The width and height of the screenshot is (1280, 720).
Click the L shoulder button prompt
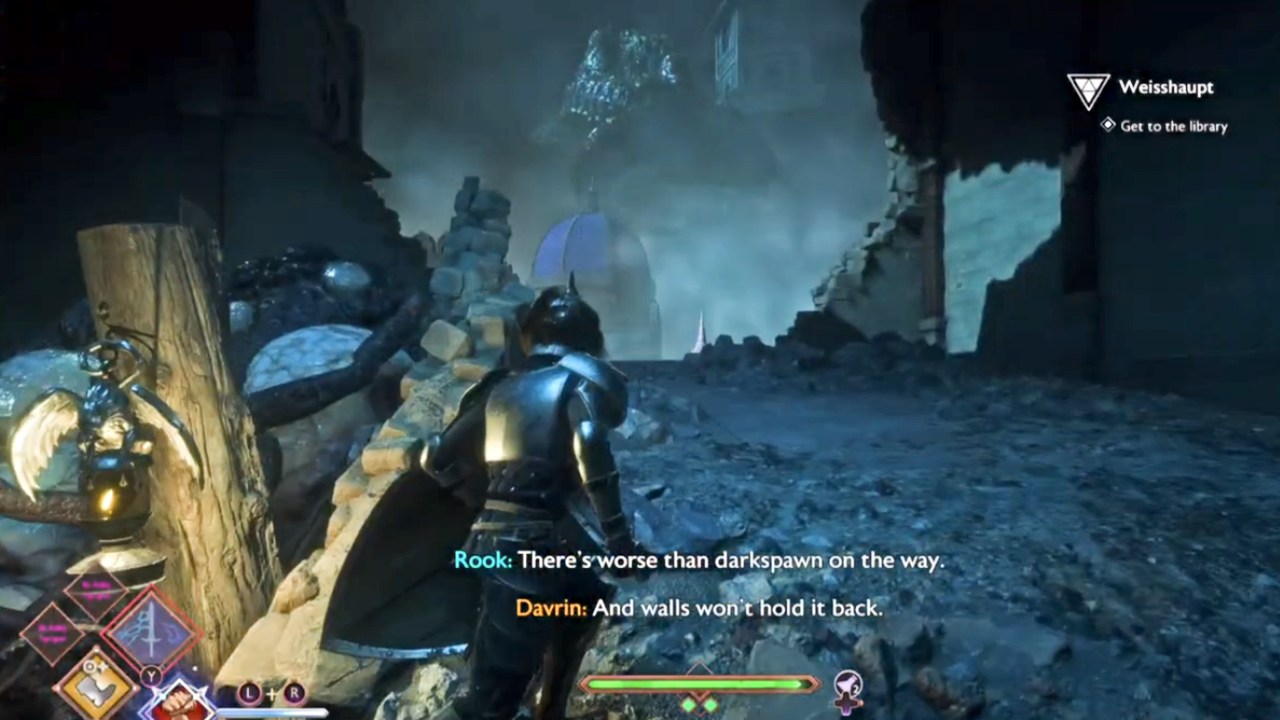tap(250, 692)
